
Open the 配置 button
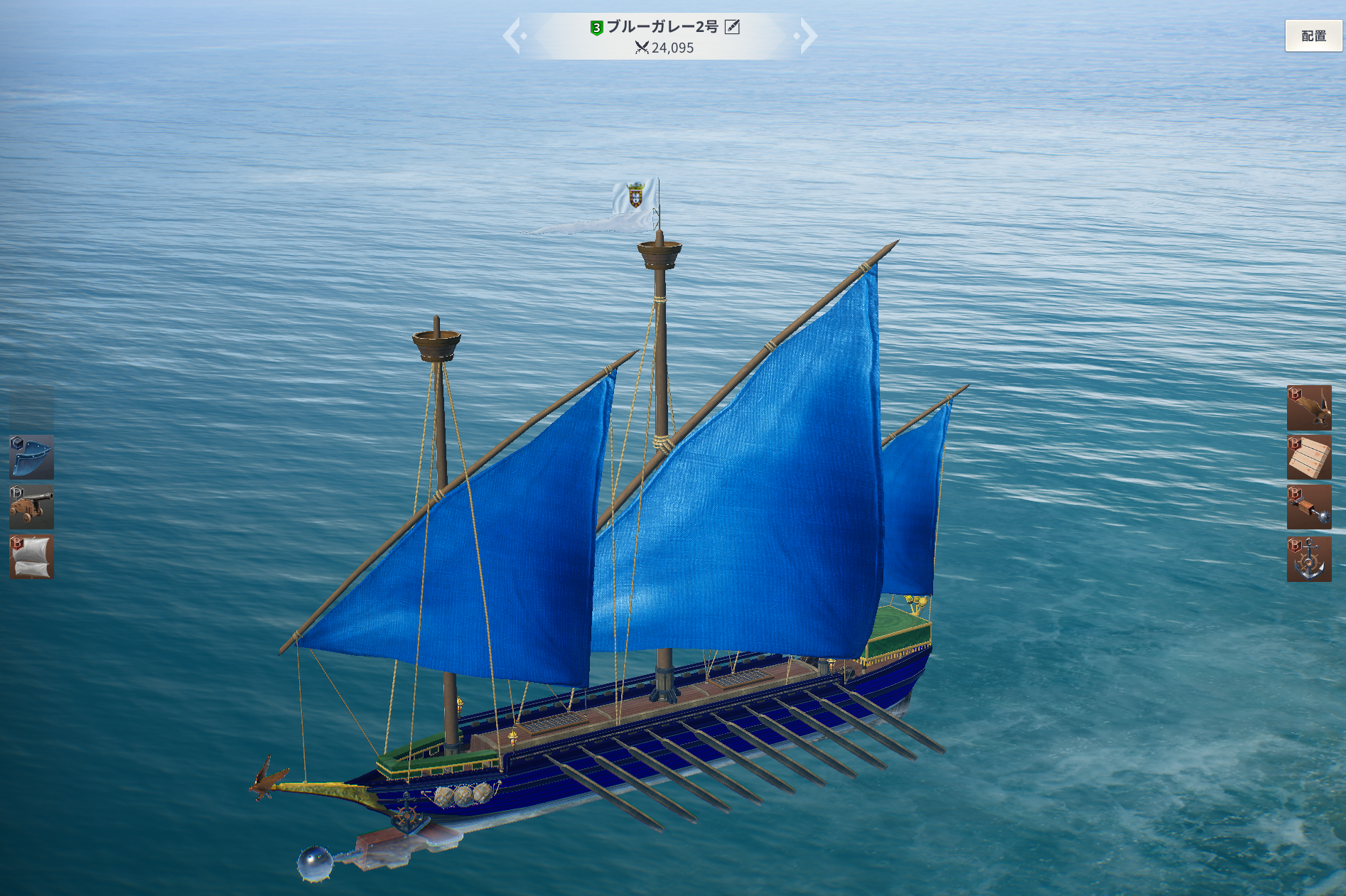pyautogui.click(x=1313, y=36)
